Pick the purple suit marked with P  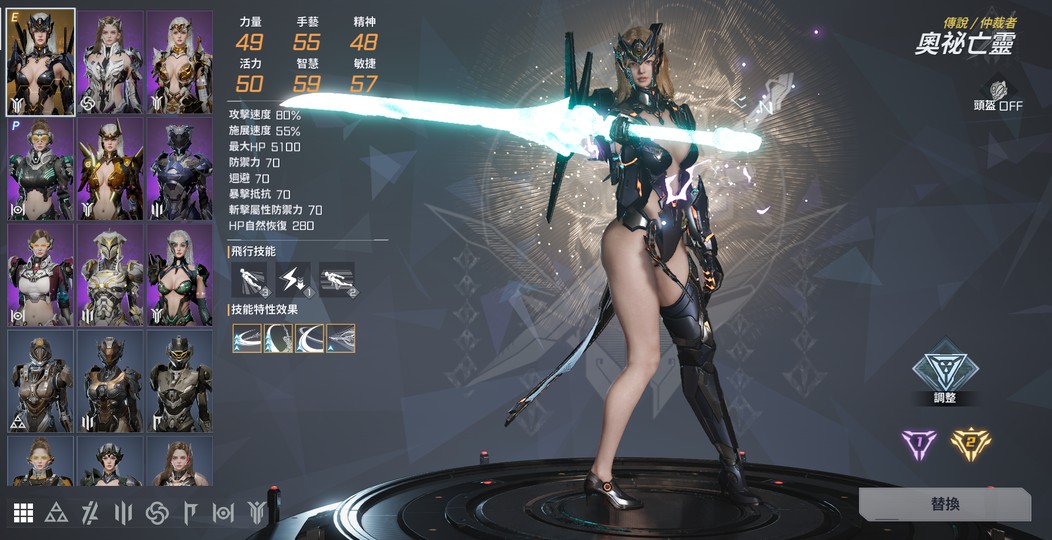point(40,168)
